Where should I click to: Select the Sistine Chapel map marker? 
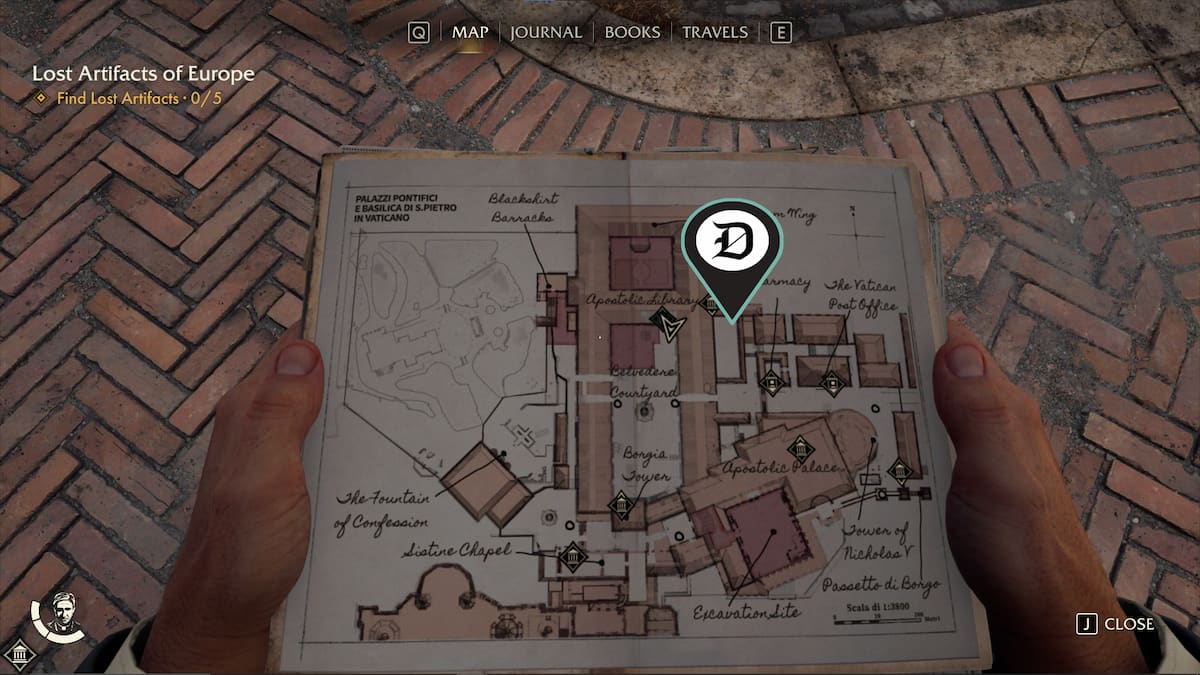tap(573, 557)
